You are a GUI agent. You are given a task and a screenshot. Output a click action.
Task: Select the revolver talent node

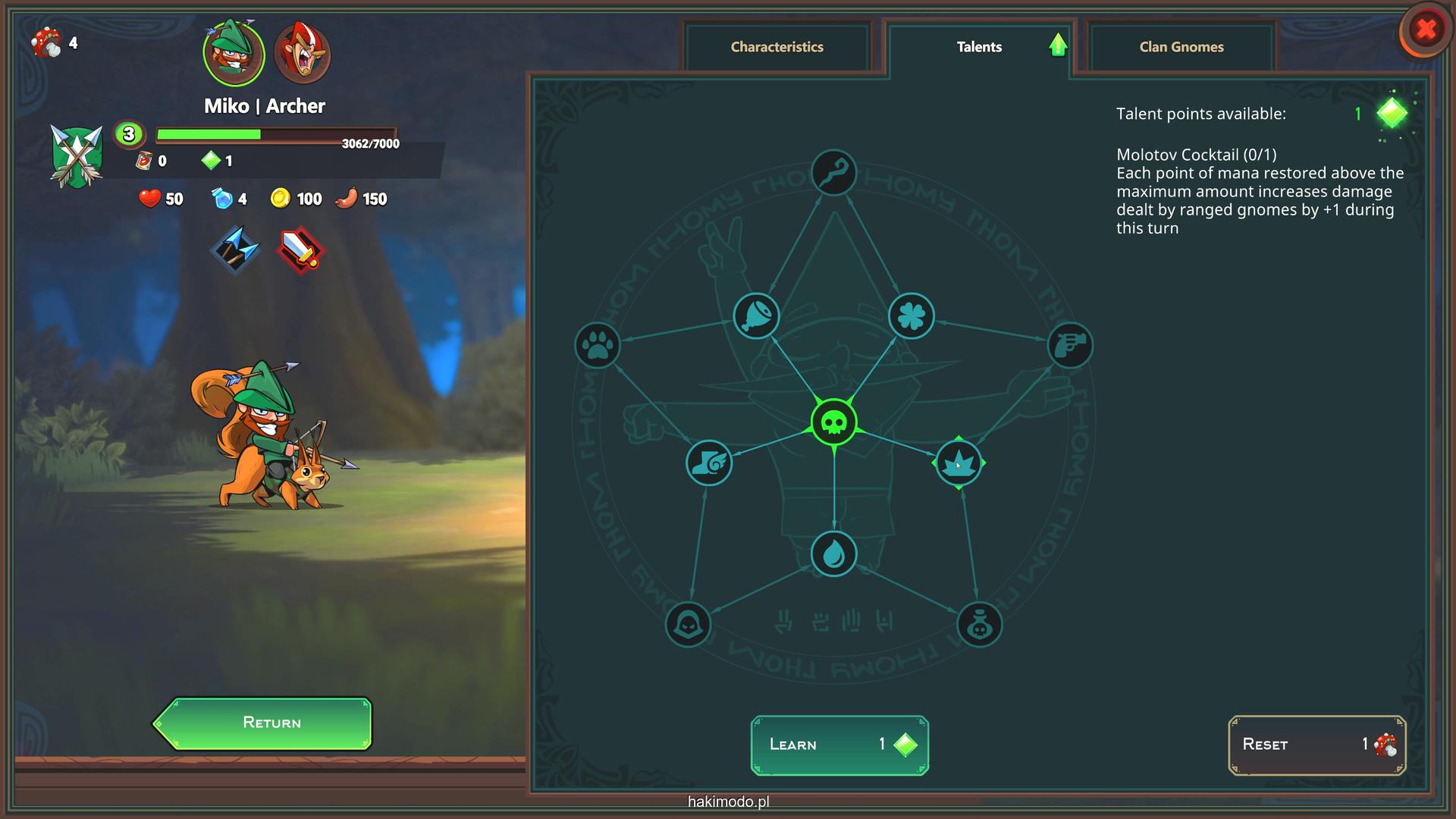(x=1070, y=346)
